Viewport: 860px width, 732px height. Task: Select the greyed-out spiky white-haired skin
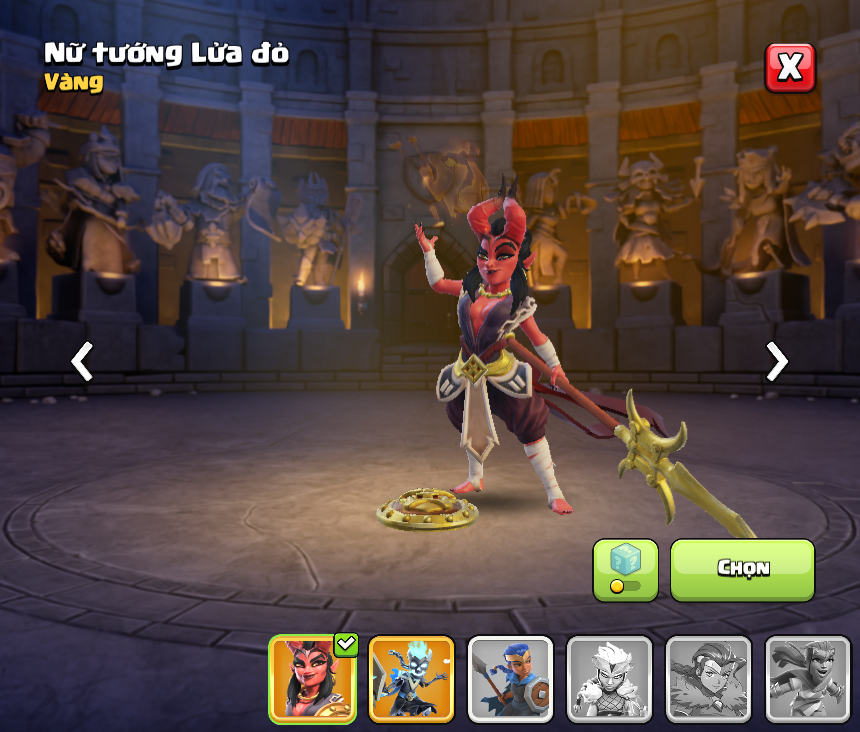(609, 679)
